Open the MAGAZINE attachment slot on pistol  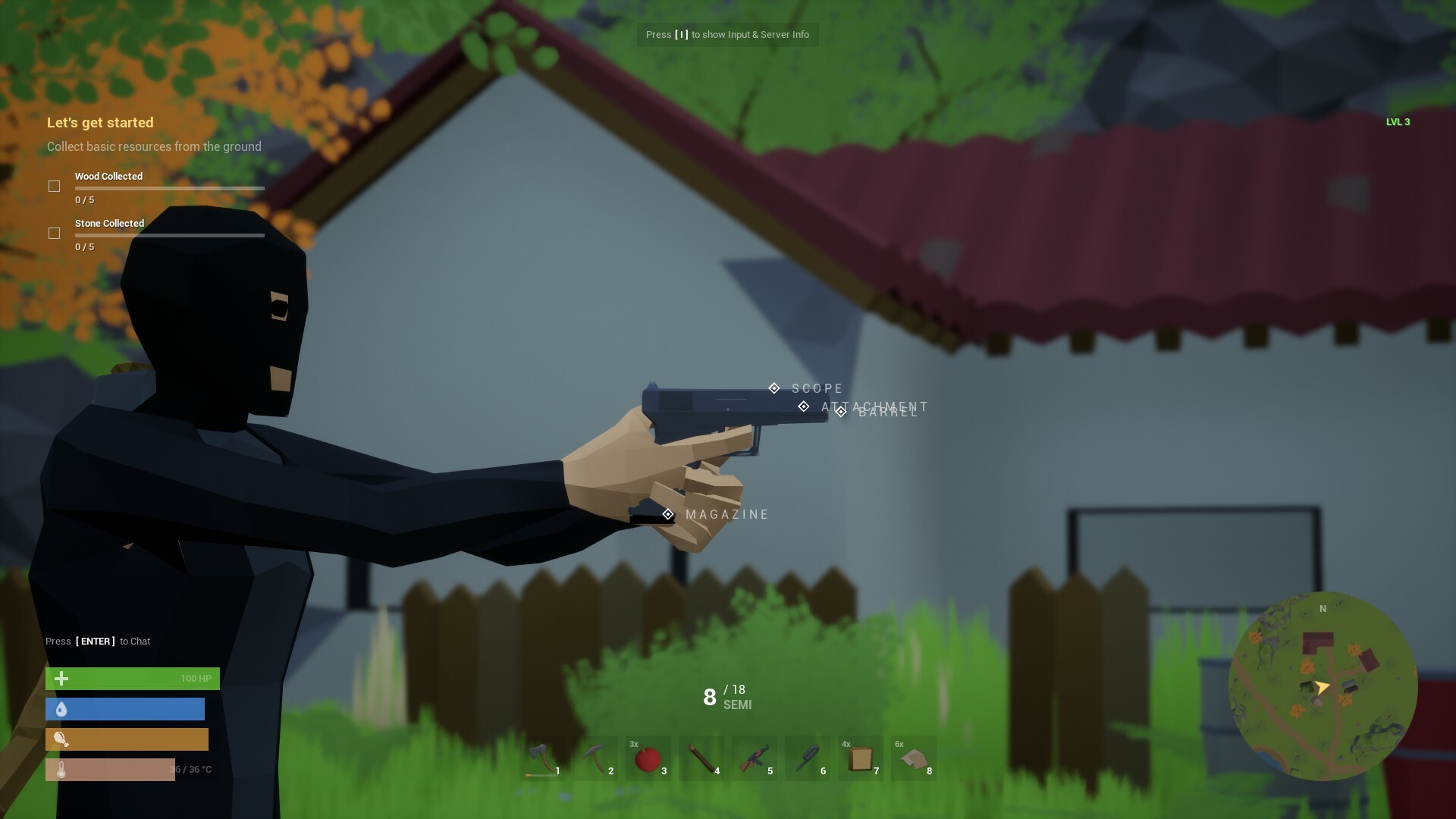[668, 513]
